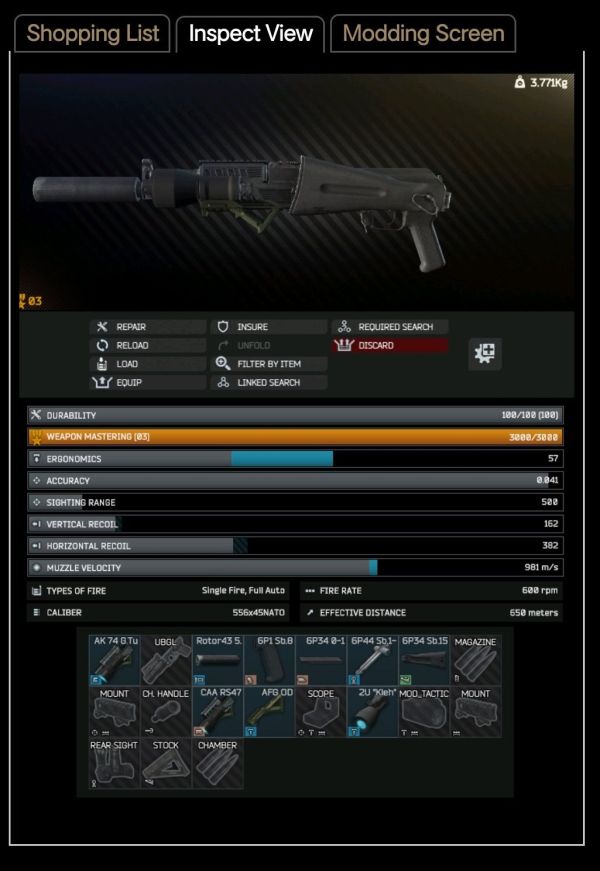Open the gear-plus preset icon
600x871 pixels.
[485, 352]
